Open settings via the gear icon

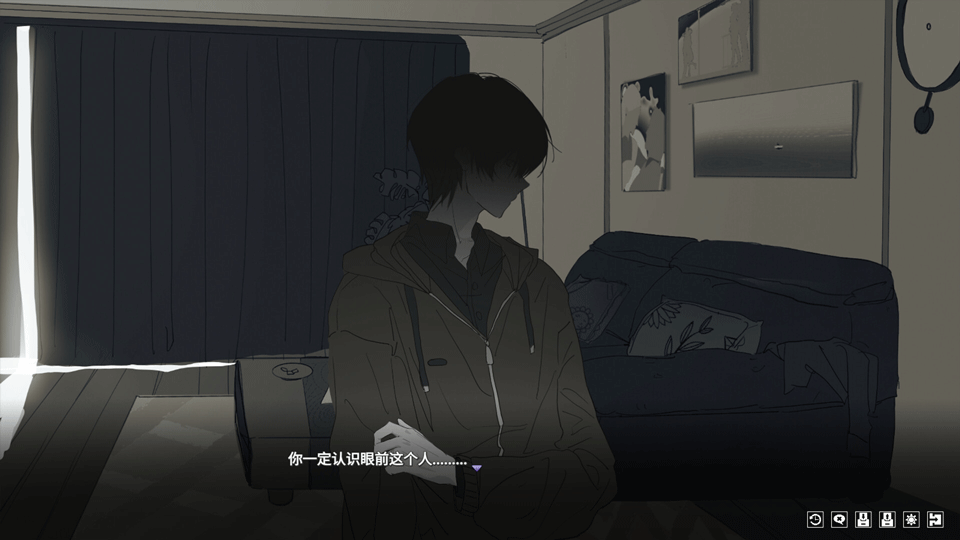pyautogui.click(x=911, y=519)
